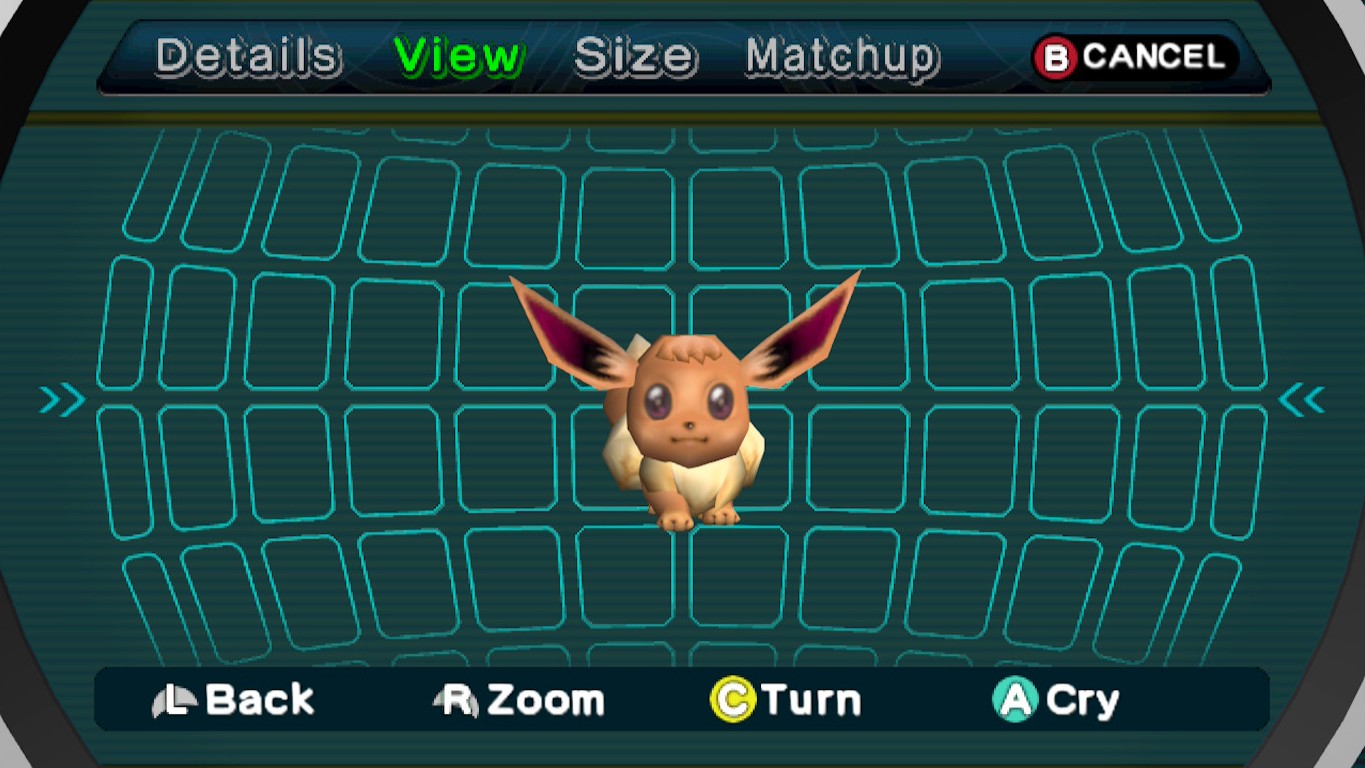1365x768 pixels.
Task: Activate the Zoom function button
Action: (x=520, y=699)
